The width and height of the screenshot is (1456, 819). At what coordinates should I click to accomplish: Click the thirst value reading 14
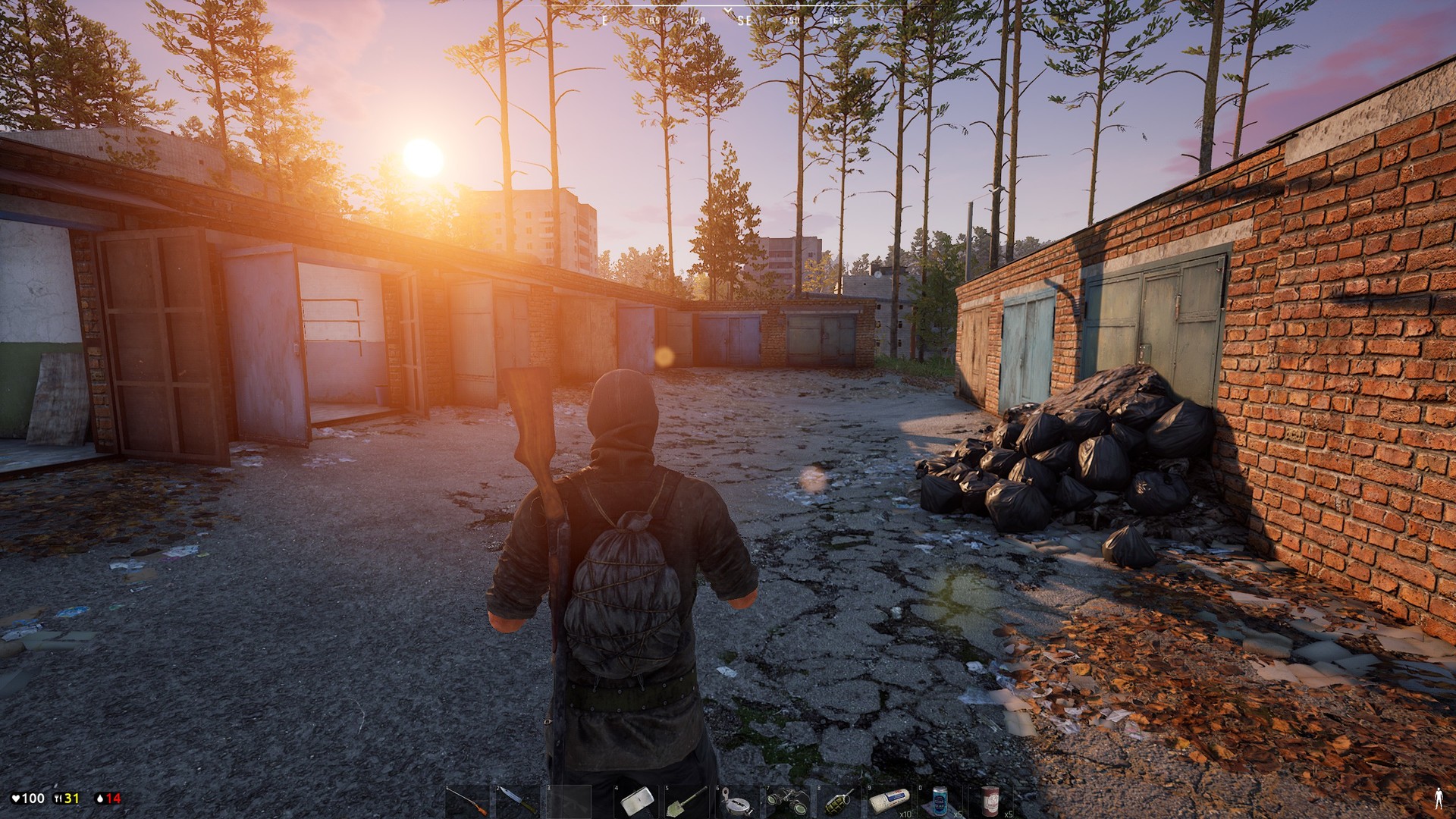[114, 798]
